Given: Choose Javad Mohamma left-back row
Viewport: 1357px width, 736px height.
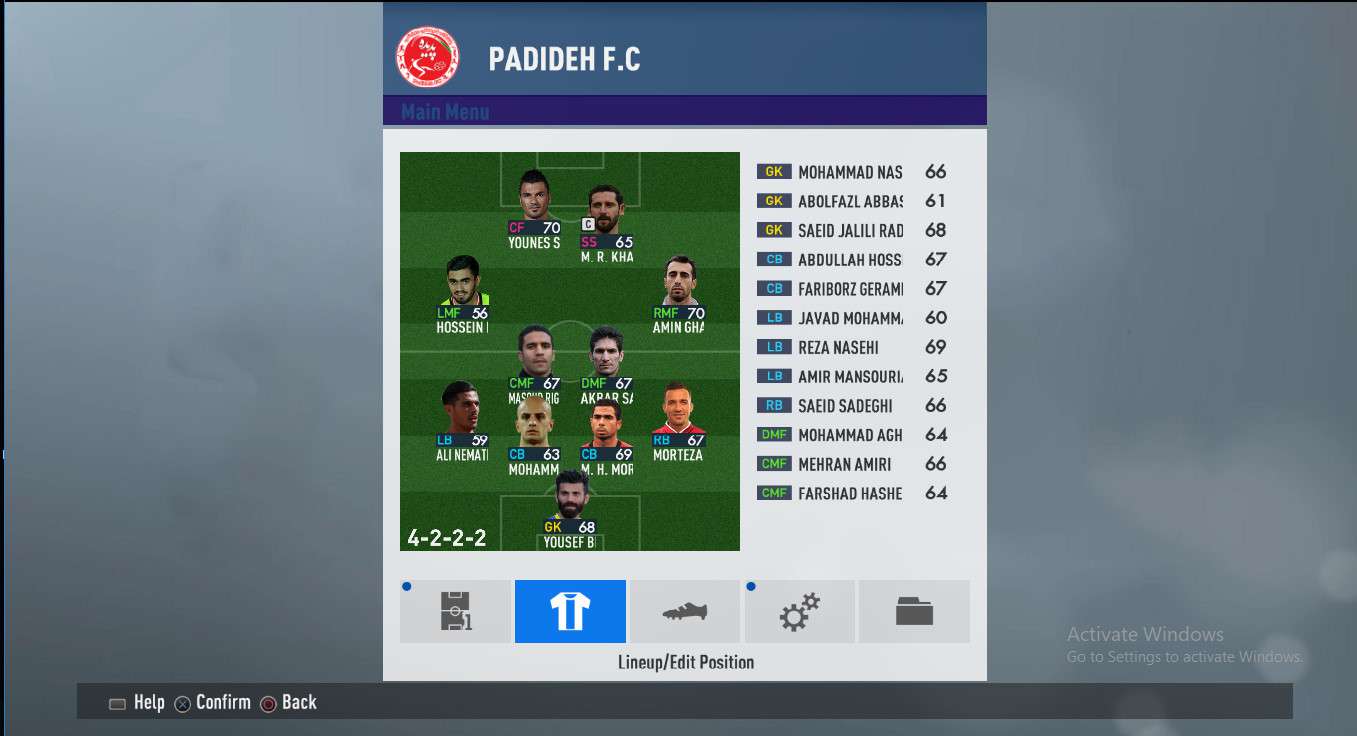Looking at the screenshot, I should (850, 318).
